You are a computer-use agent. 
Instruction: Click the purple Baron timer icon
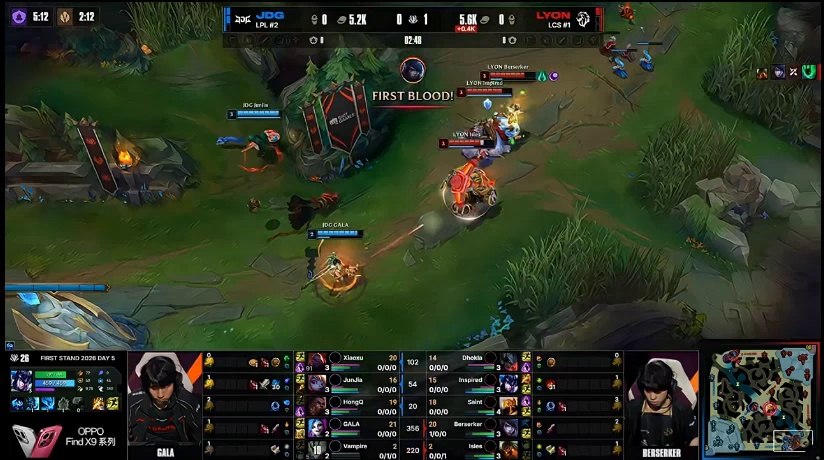coord(17,16)
